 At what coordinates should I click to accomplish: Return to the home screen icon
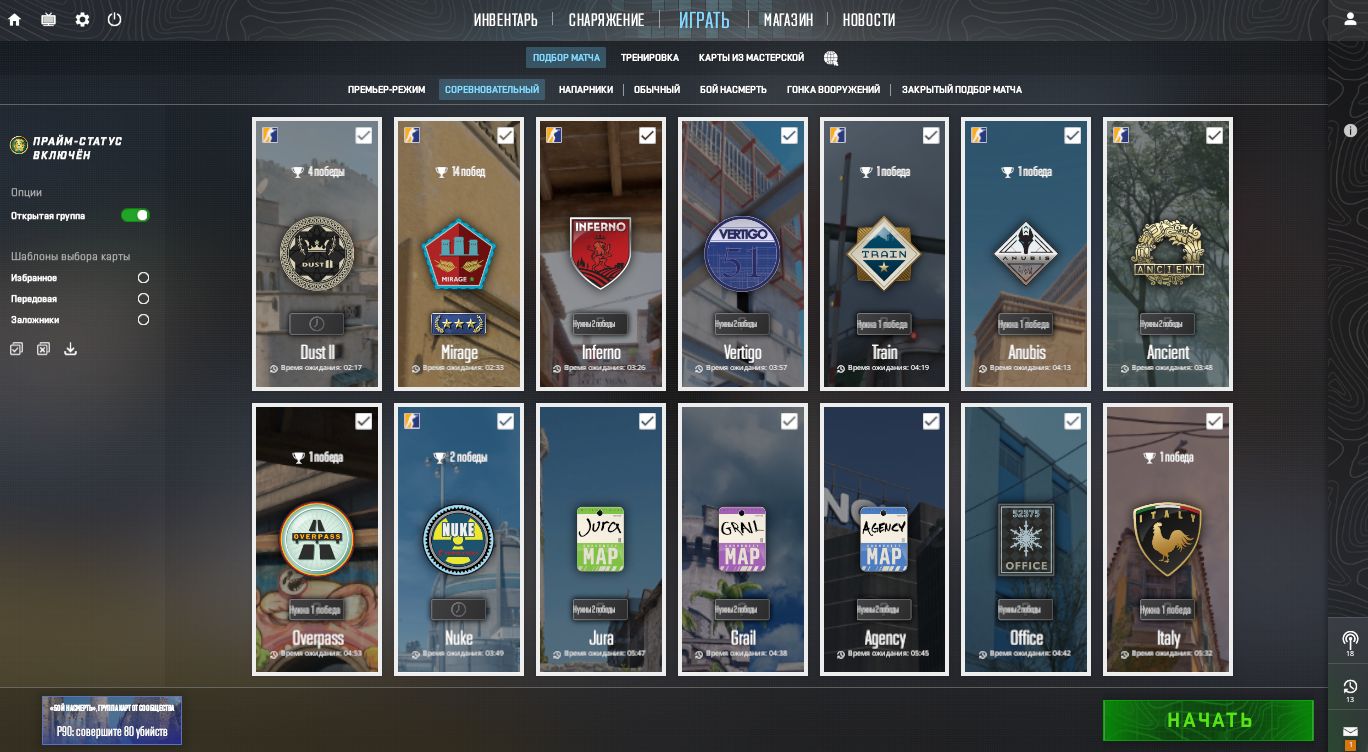[x=15, y=20]
